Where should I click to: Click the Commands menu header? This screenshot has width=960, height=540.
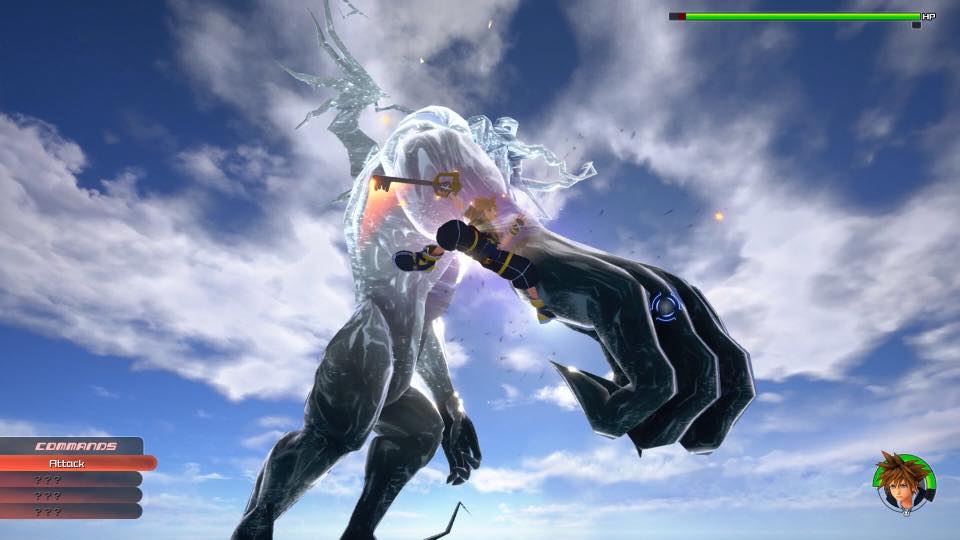pos(74,446)
